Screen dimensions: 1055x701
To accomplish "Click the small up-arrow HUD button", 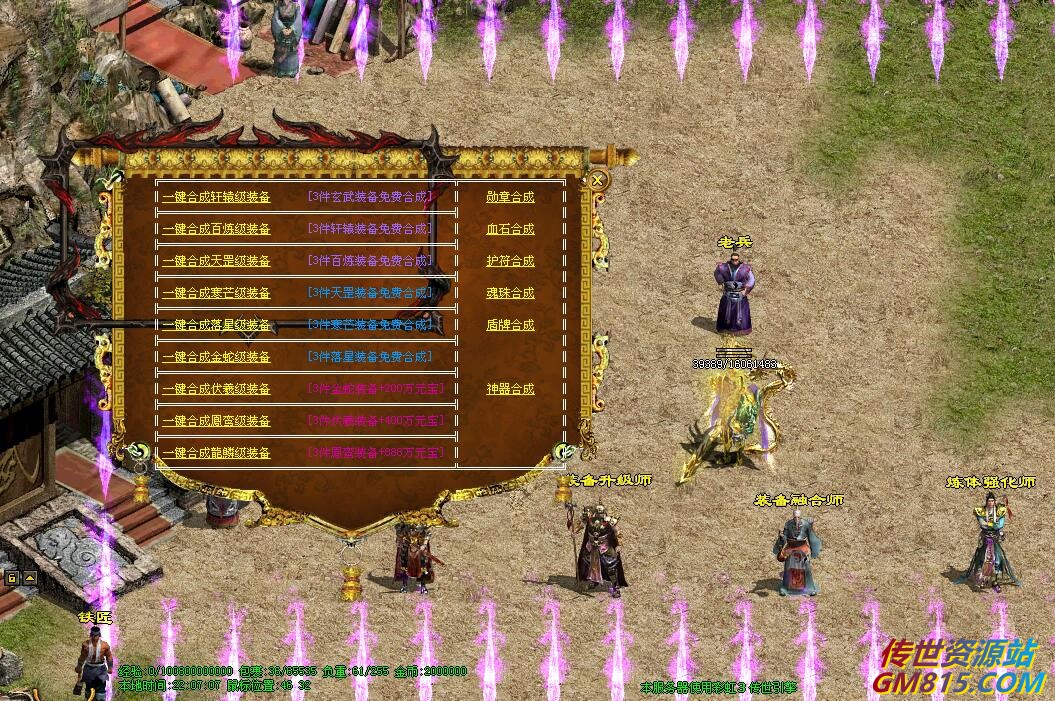I will pyautogui.click(x=29, y=578).
